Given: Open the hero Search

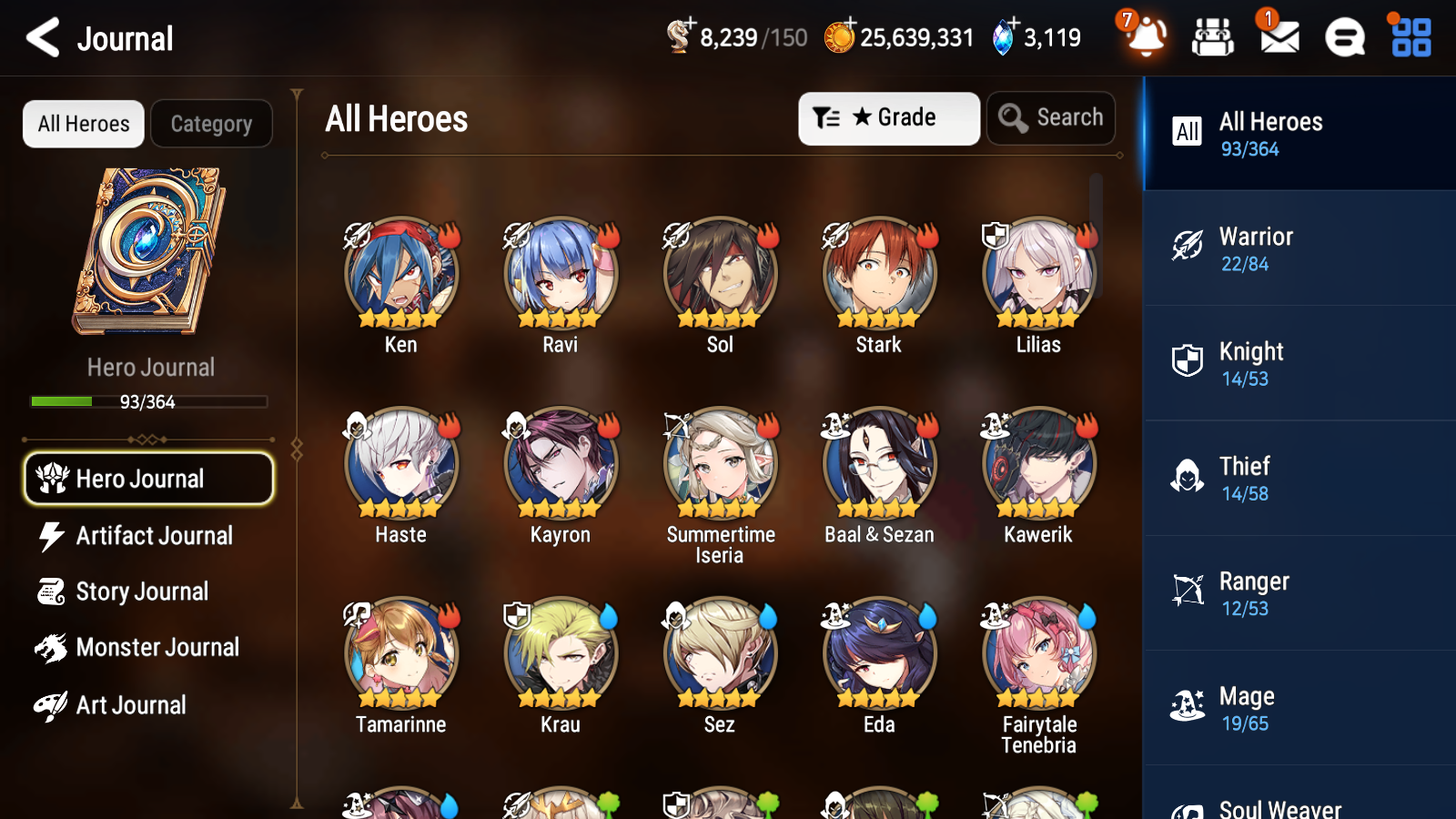Looking at the screenshot, I should coord(1050,117).
